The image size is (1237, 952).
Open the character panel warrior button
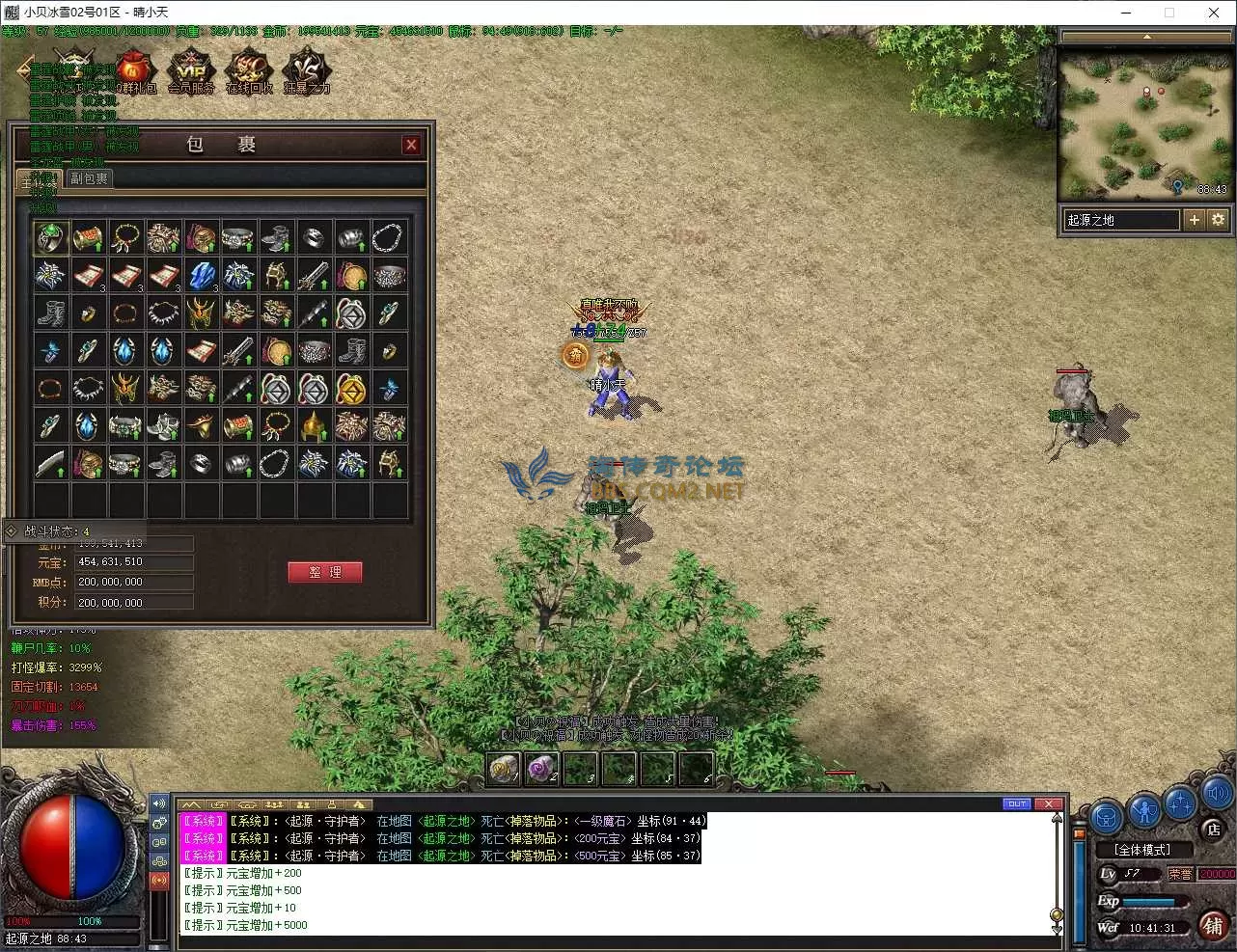click(x=1144, y=810)
